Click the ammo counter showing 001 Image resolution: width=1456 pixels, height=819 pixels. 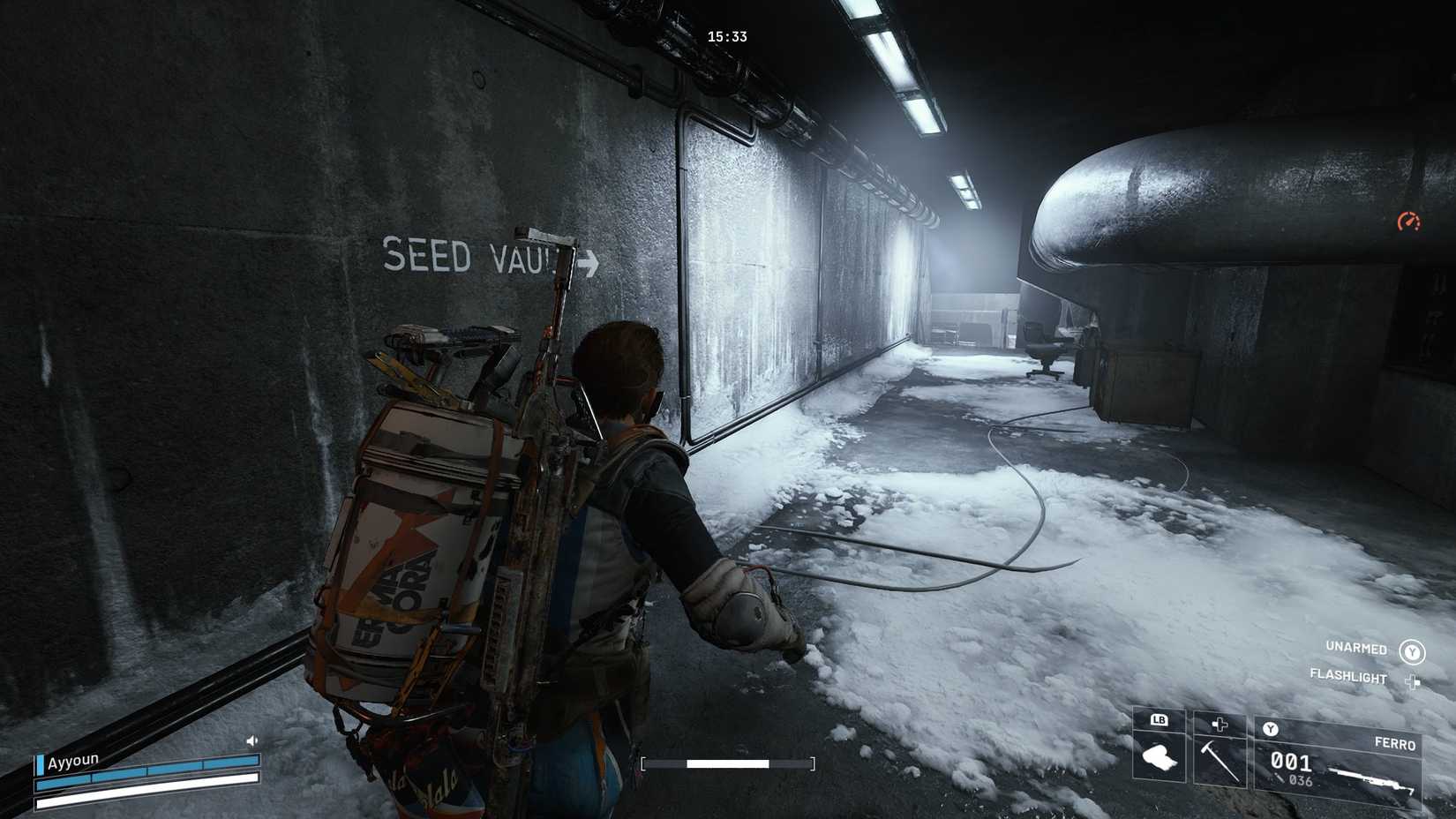click(1291, 762)
